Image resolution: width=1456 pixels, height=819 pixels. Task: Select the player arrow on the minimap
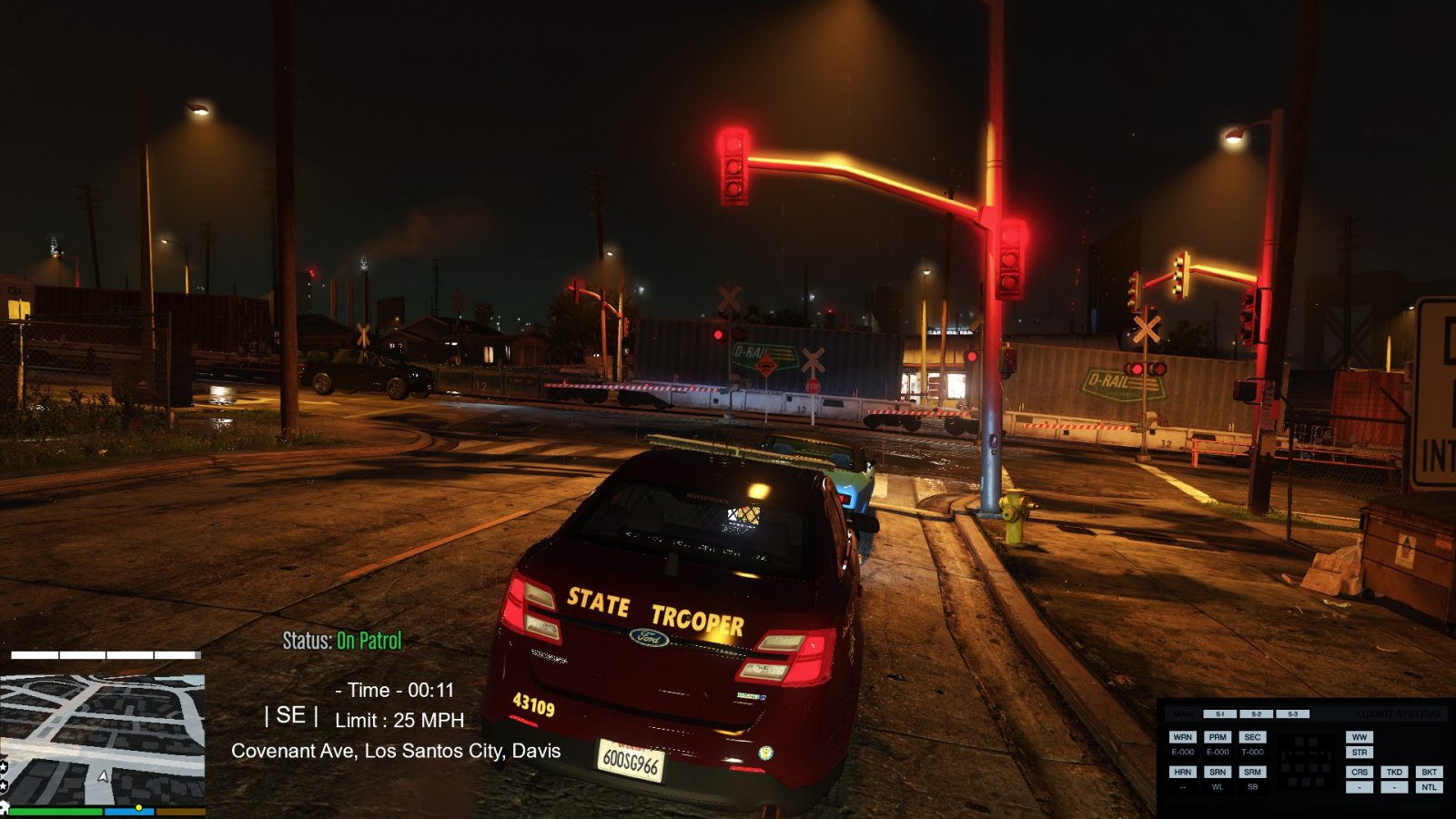pos(104,776)
